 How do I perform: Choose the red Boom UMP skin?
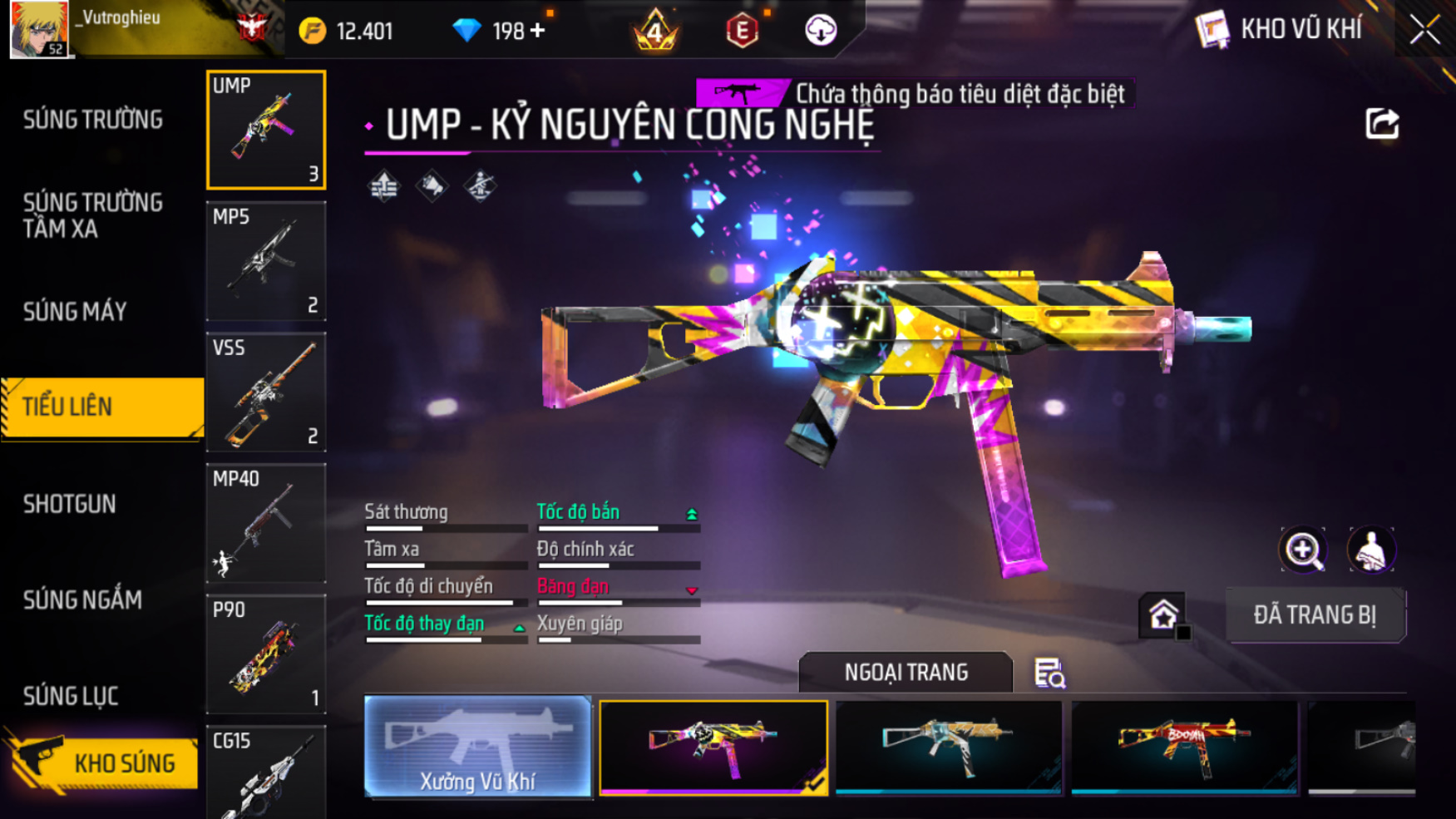coord(1184,746)
